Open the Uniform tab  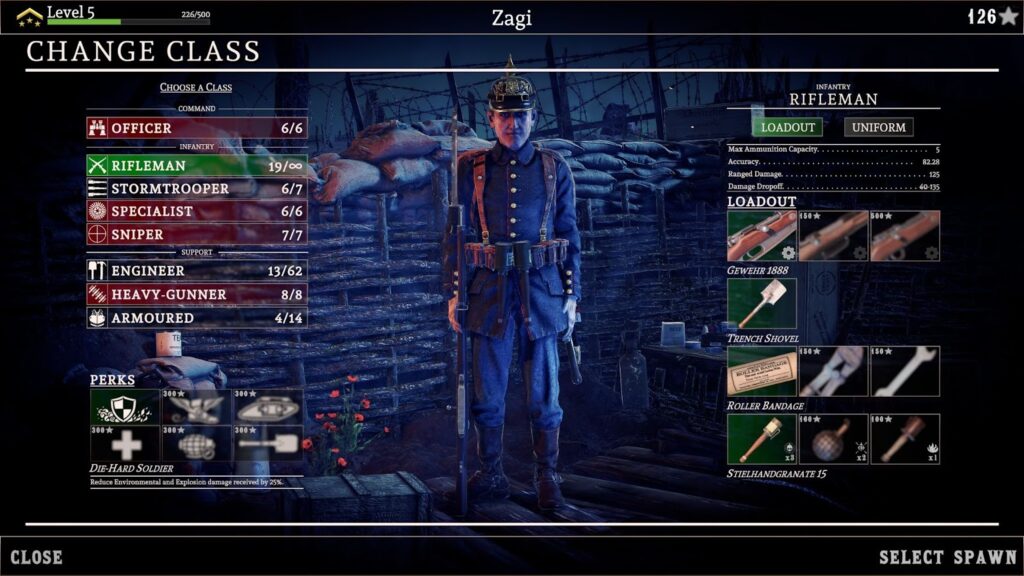(879, 127)
